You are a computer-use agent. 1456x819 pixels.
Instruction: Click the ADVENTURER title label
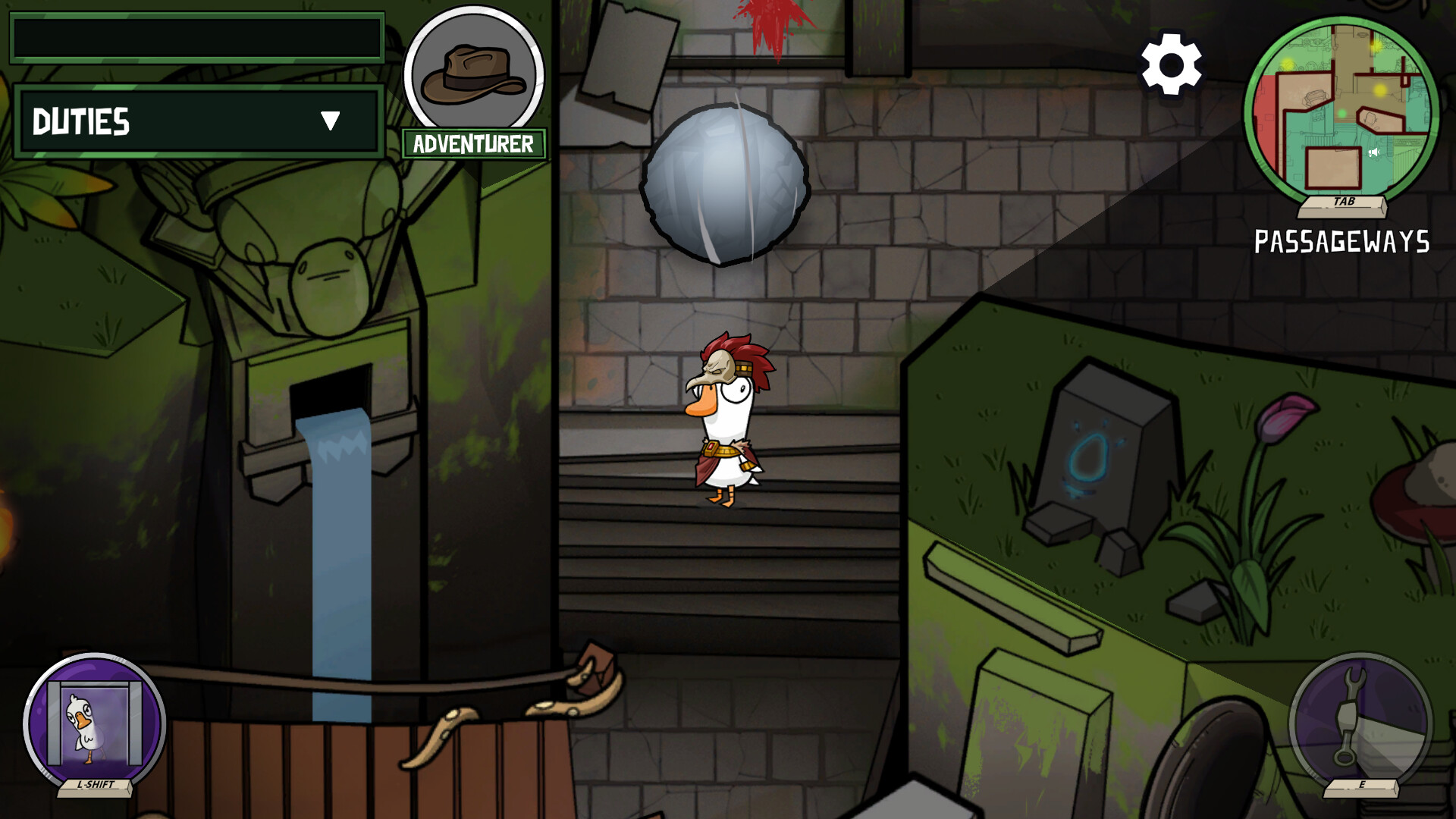(x=472, y=144)
